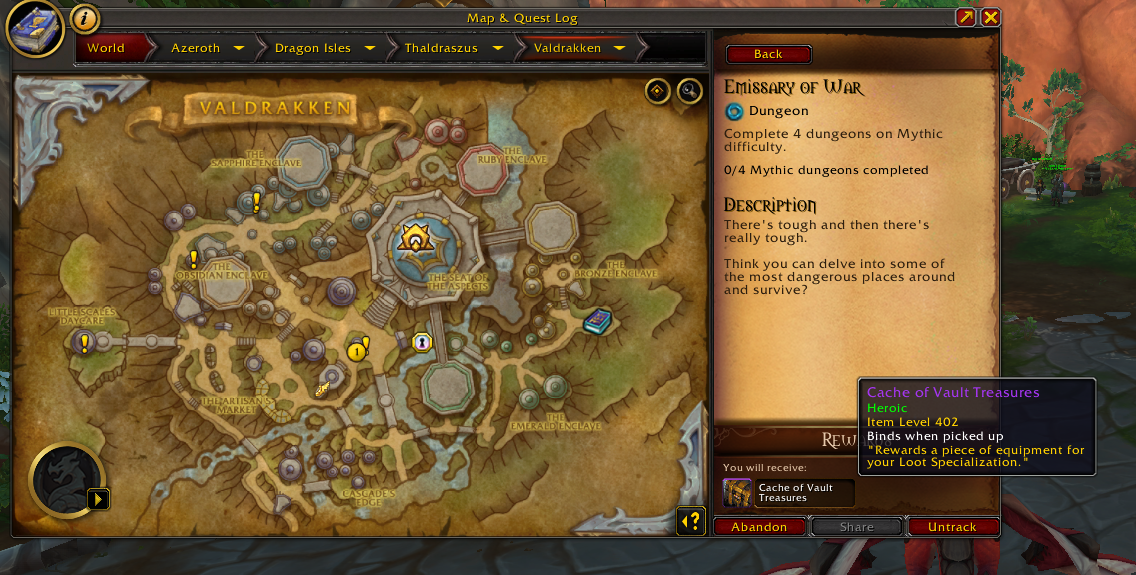
Task: Click the keyhole marker on the map
Action: click(422, 342)
